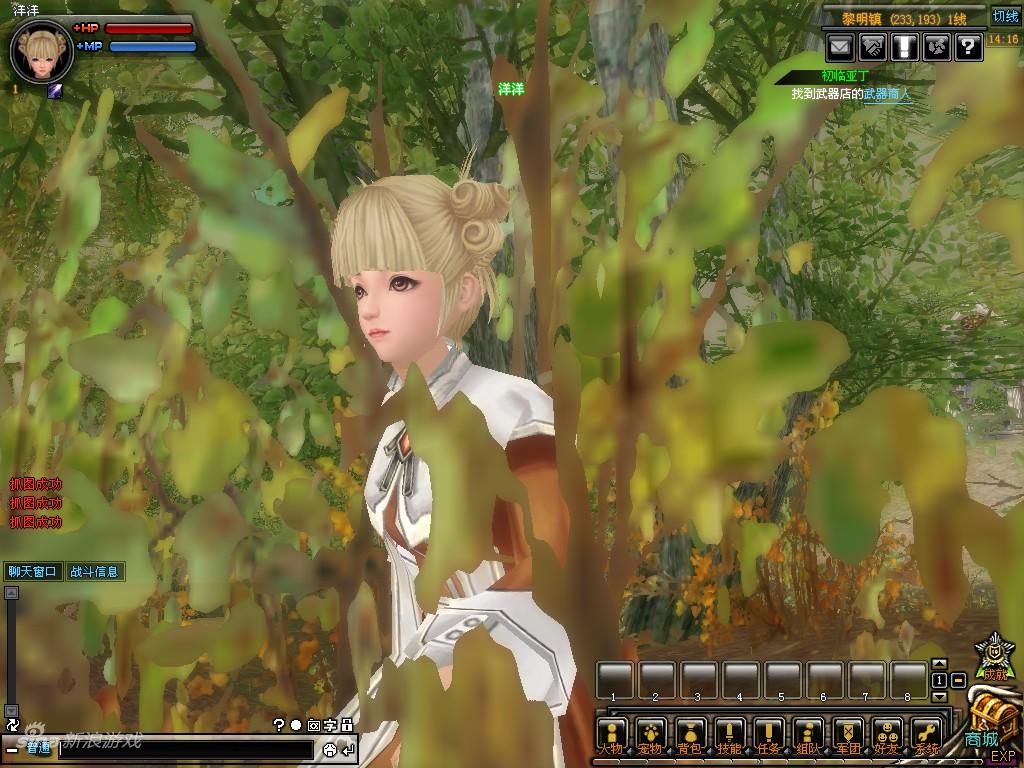Viewport: 1024px width, 768px height.
Task: Click the handshake trade icon
Action: click(x=872, y=46)
